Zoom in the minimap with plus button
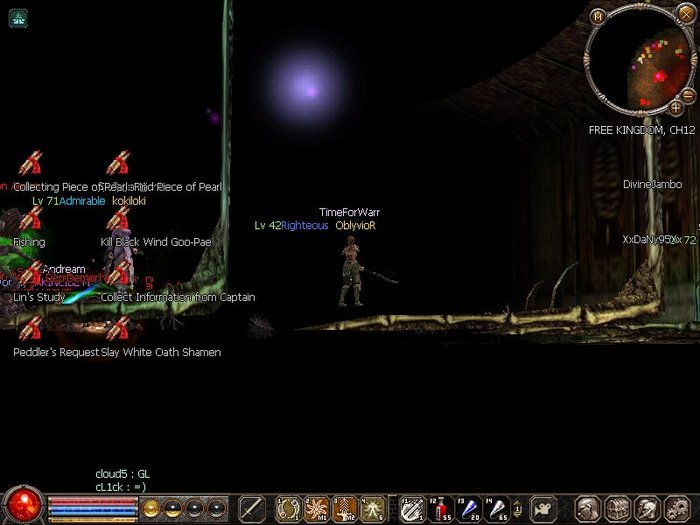Screen dimensions: 700x525 click(677, 106)
